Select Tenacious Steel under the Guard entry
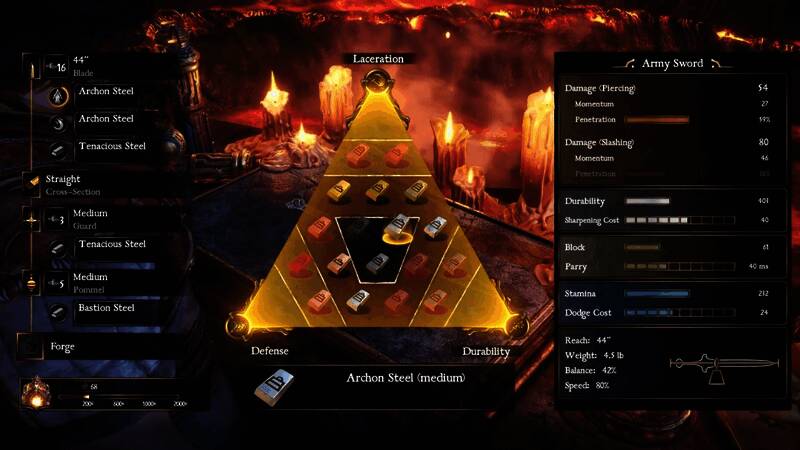 tap(111, 244)
